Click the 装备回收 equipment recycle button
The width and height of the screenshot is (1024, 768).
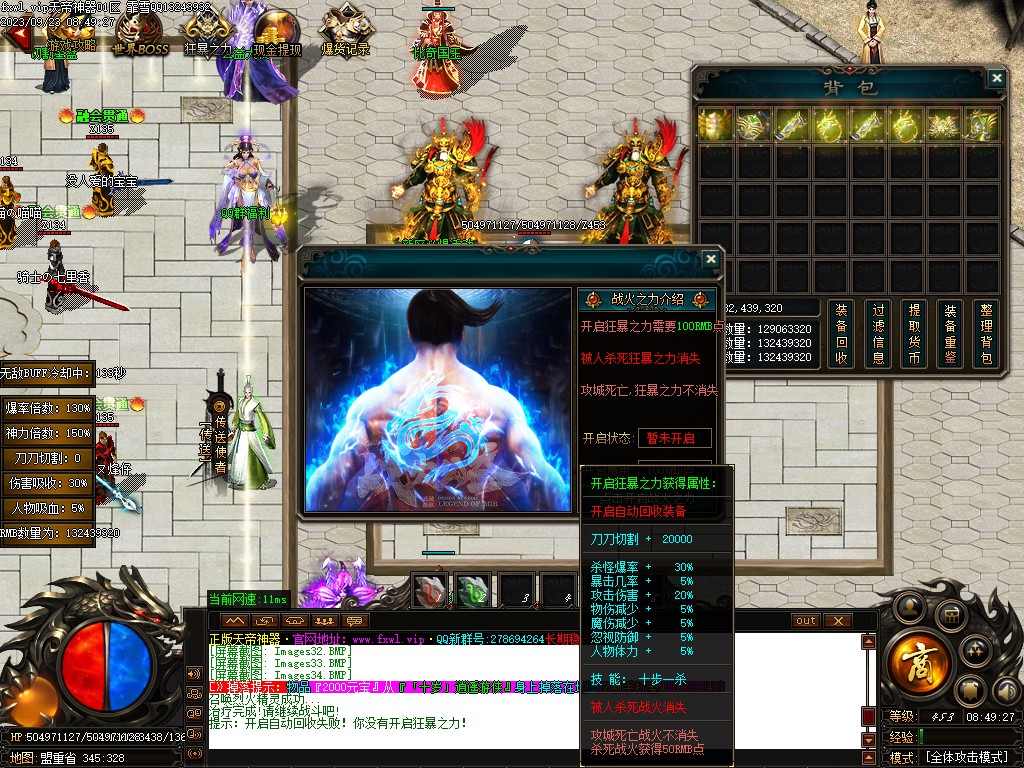tap(841, 334)
